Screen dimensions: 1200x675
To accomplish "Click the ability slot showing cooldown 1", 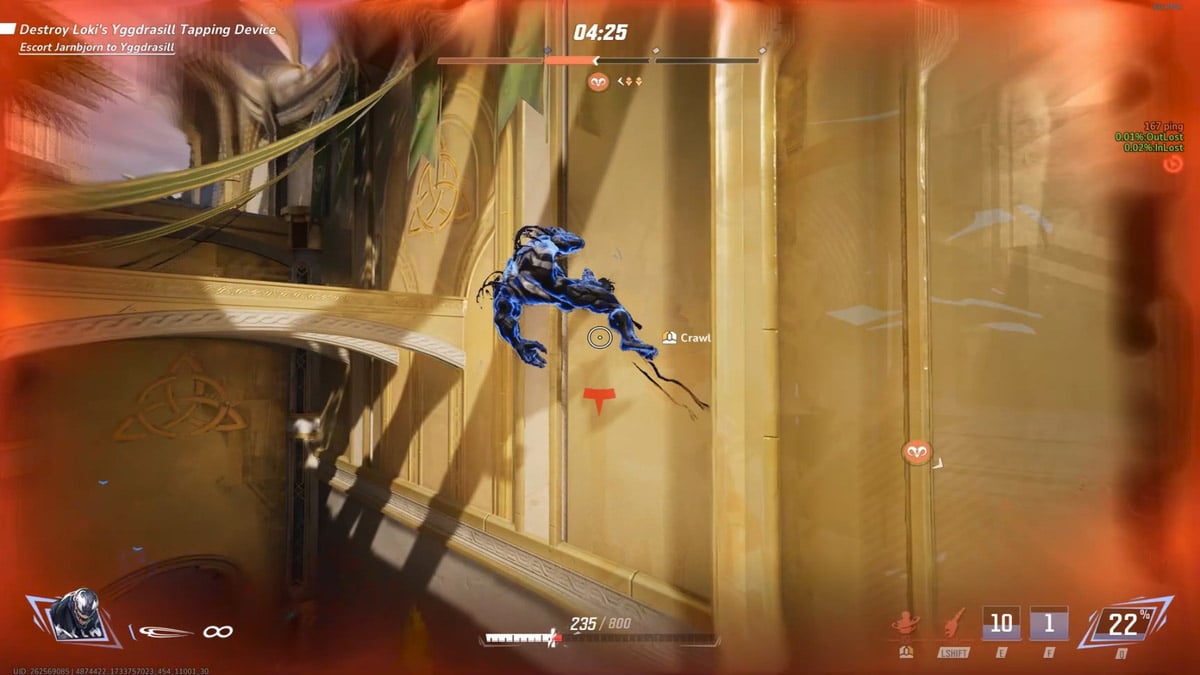I will 1049,624.
